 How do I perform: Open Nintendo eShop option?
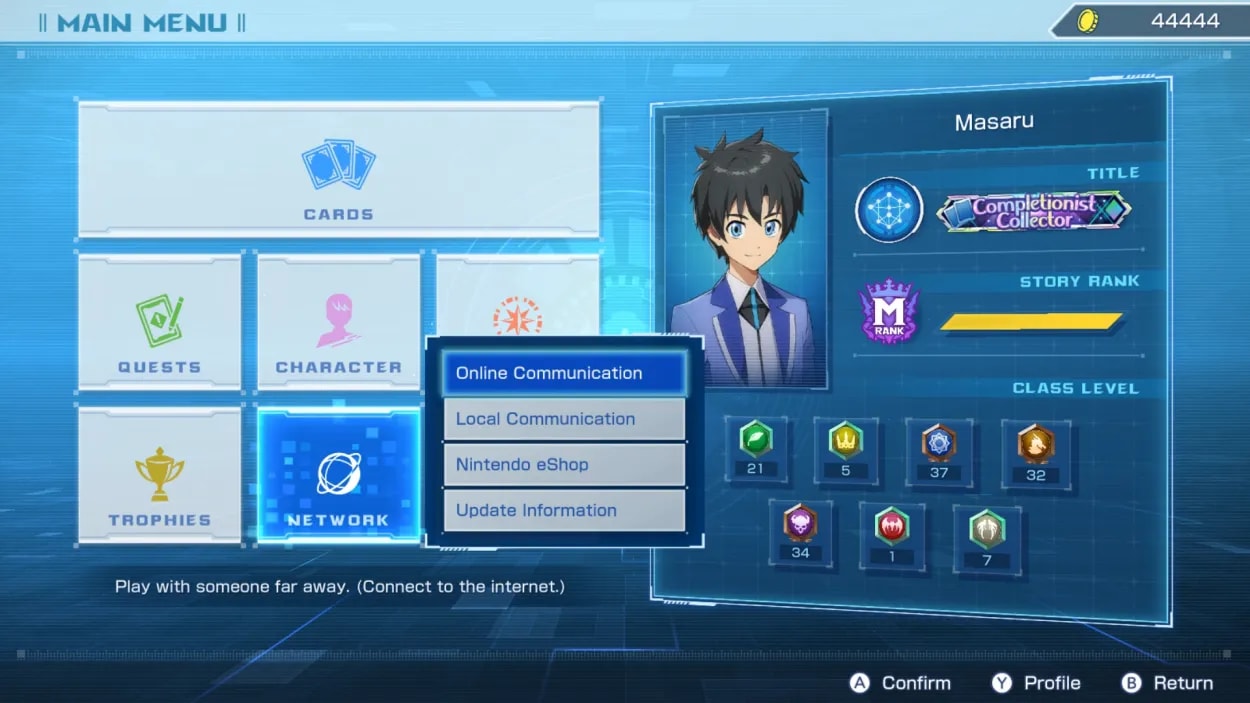564,465
